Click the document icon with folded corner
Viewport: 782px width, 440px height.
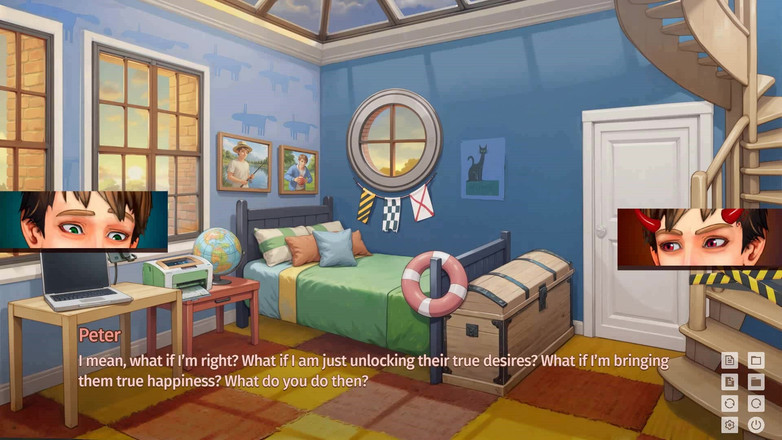(730, 382)
